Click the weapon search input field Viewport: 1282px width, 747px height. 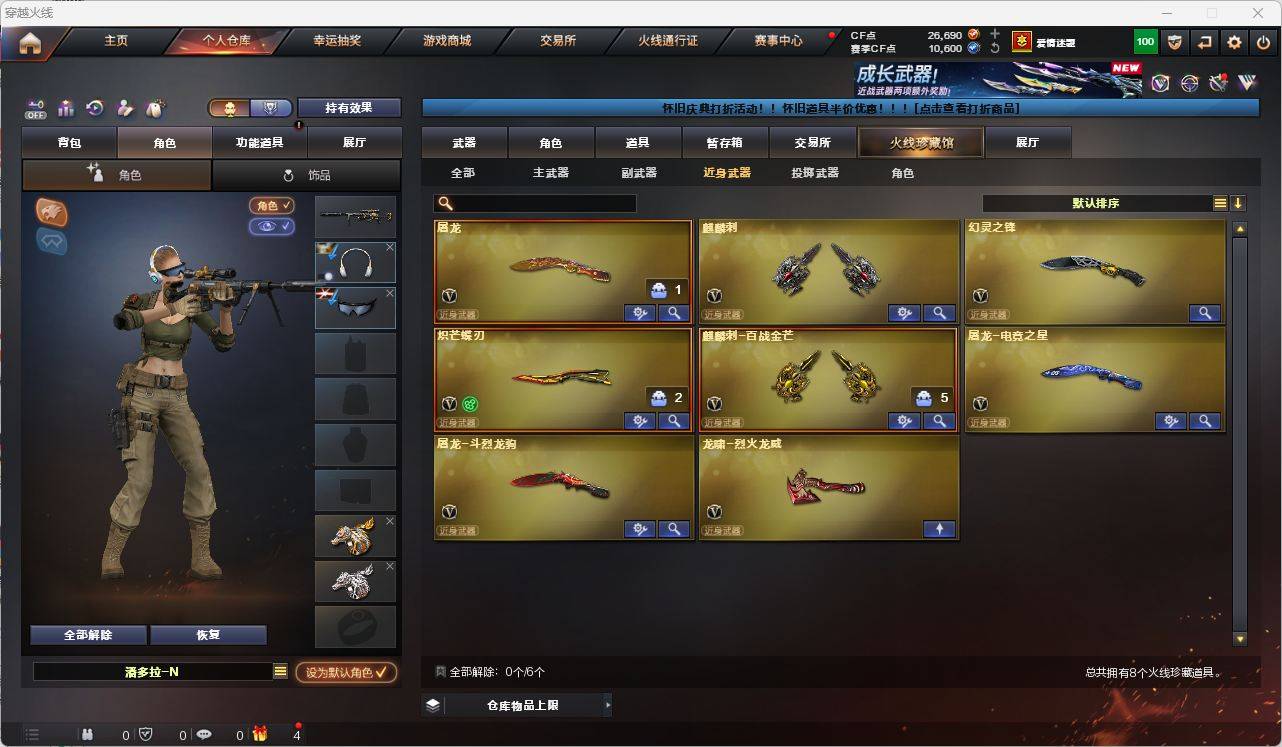pyautogui.click(x=540, y=202)
